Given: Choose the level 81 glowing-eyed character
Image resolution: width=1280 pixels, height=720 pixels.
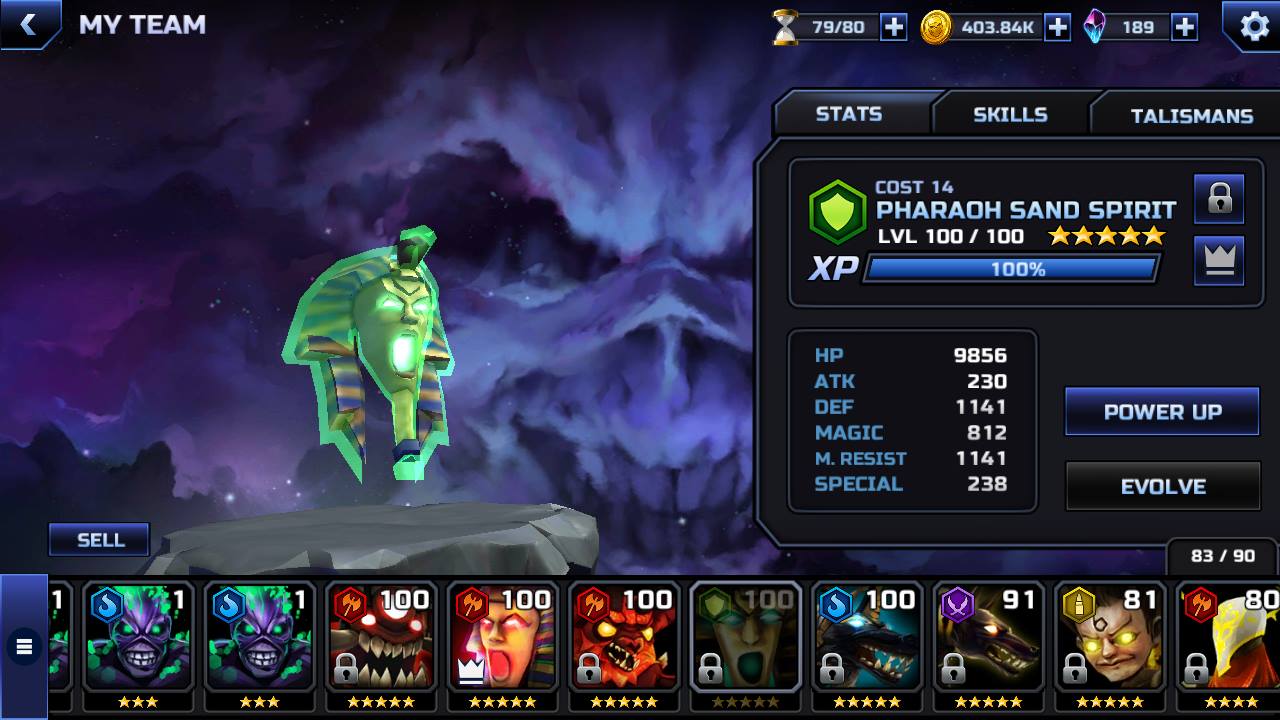Looking at the screenshot, I should point(1110,640).
